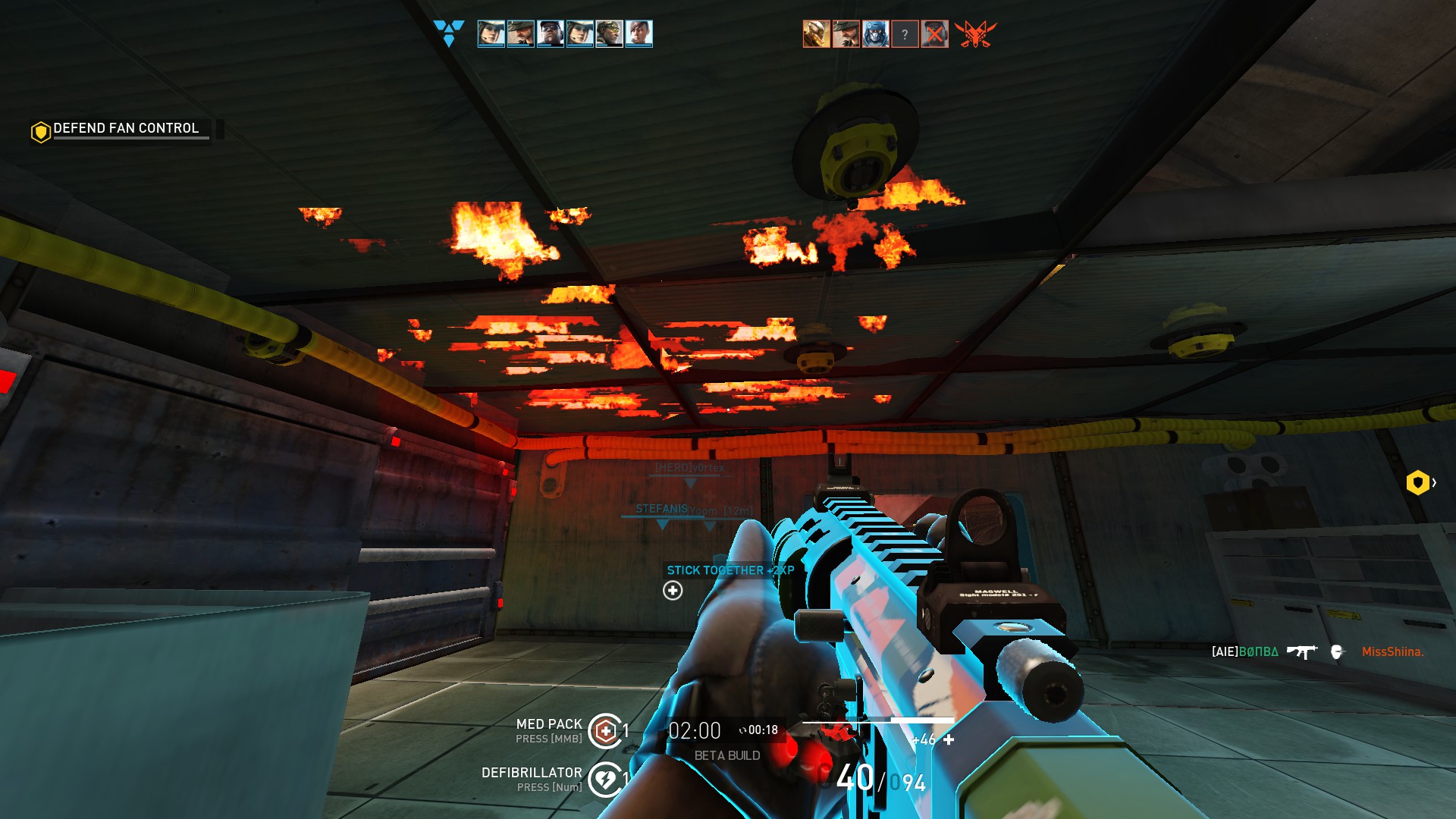Click the white medic cross marker
The height and width of the screenshot is (819, 1456).
tap(673, 591)
